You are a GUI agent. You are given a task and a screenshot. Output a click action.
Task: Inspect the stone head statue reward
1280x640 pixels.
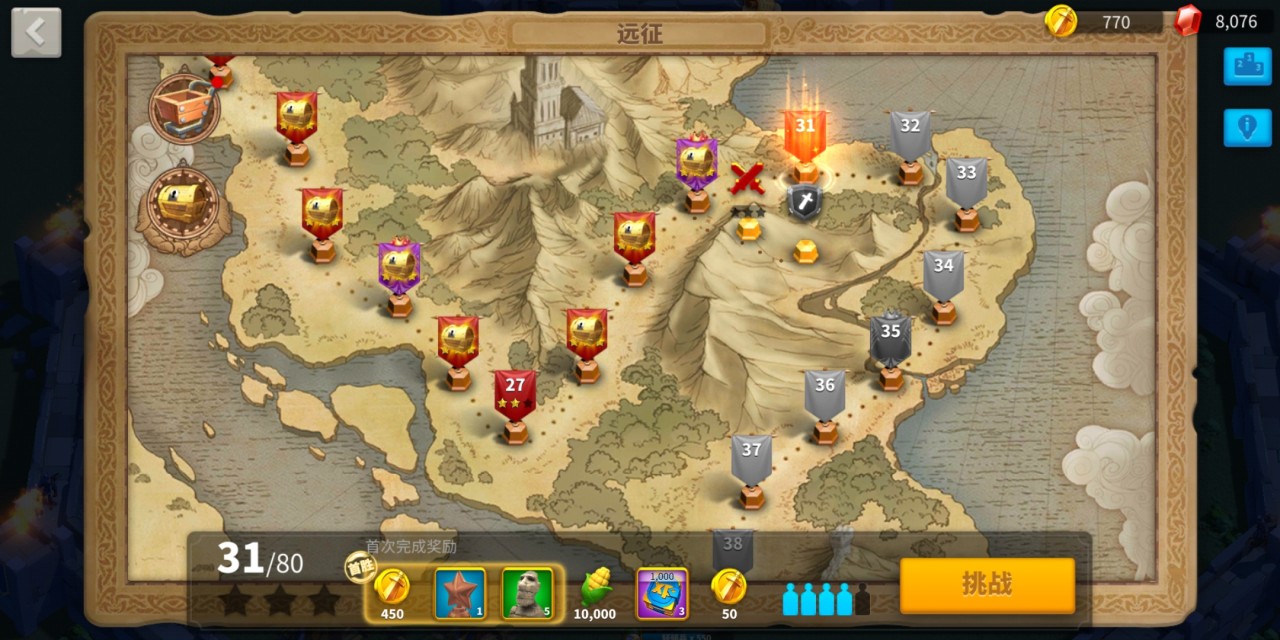(x=527, y=593)
